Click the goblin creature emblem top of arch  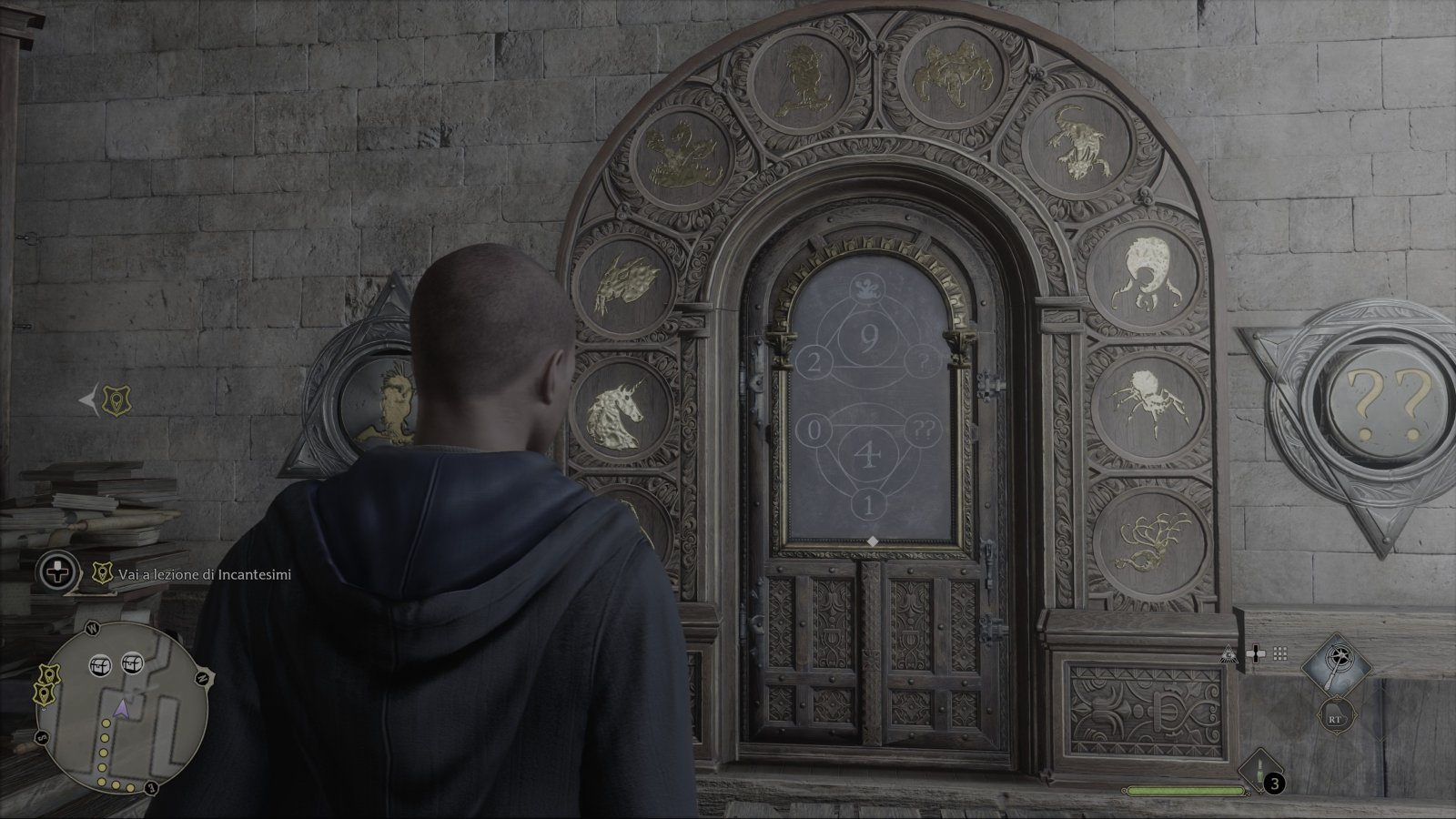[803, 77]
